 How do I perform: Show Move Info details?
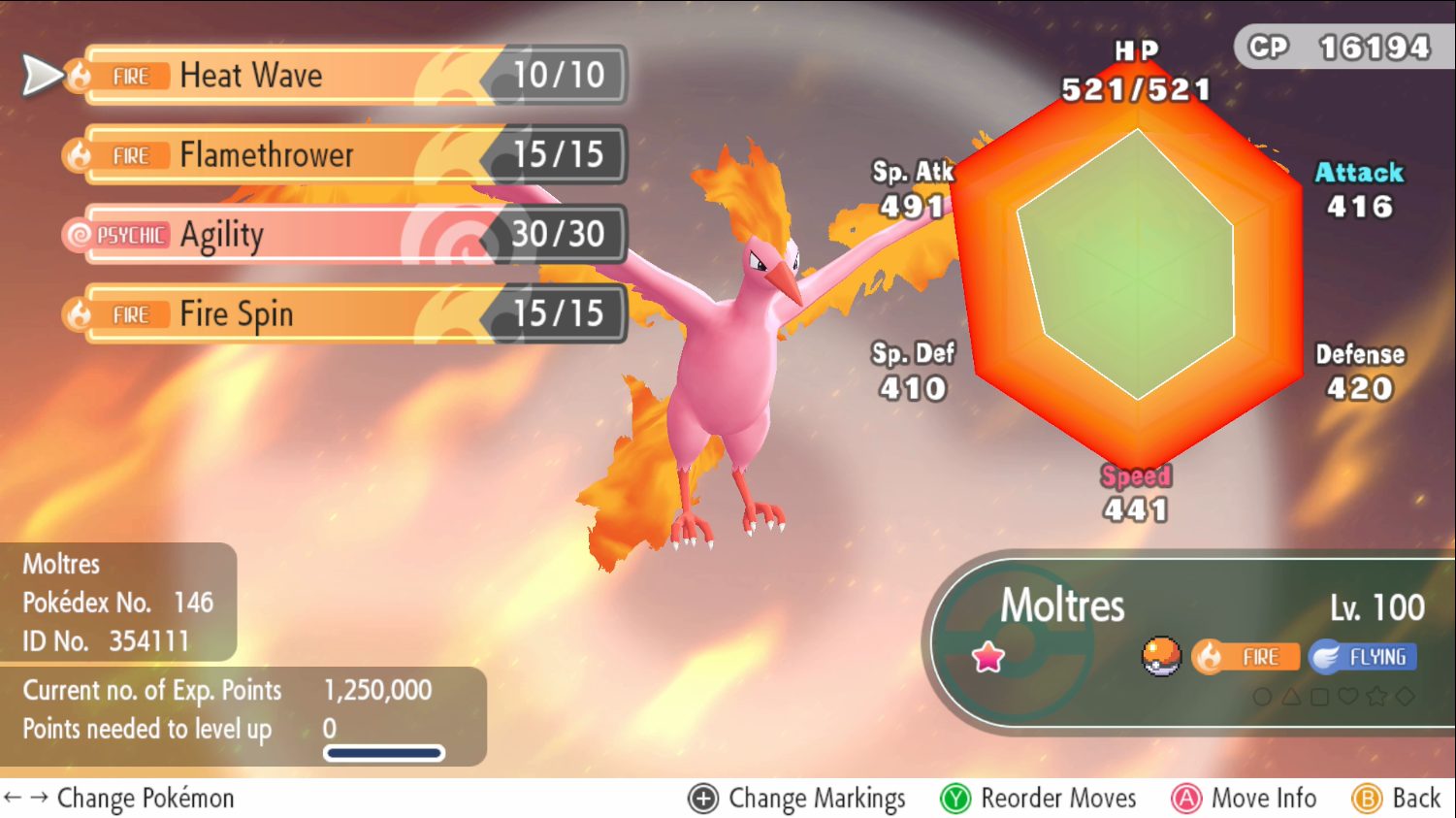coord(1245,799)
